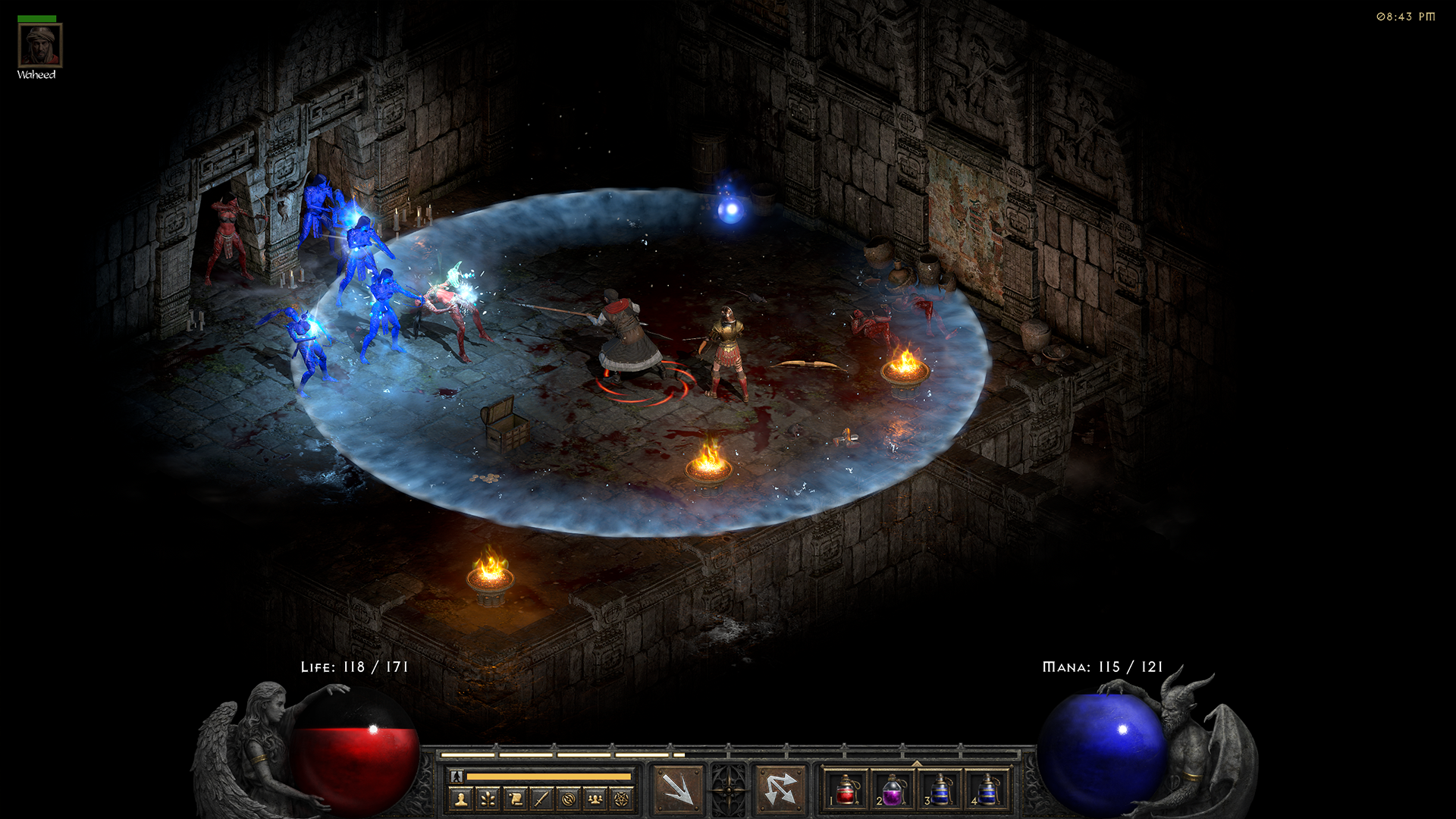Expand the belt with the small up arrow
This screenshot has height=819, width=1456.
click(917, 763)
